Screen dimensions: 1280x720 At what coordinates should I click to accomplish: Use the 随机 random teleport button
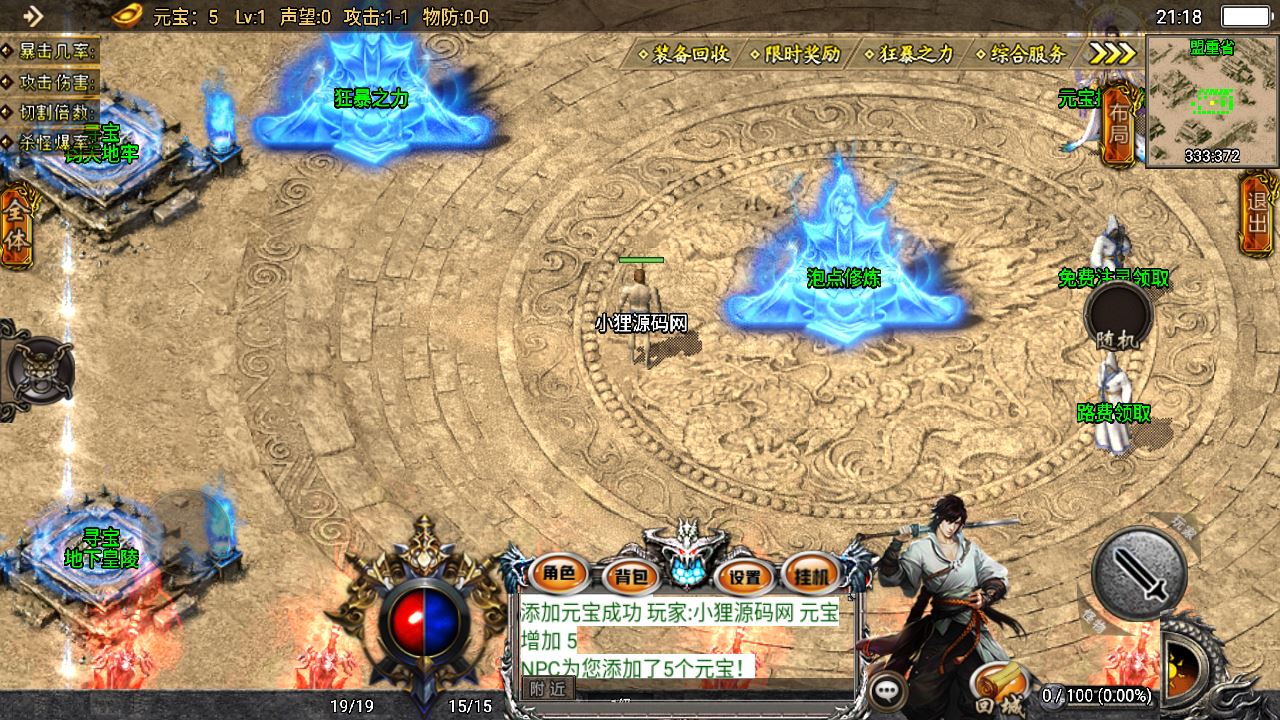click(x=1118, y=320)
